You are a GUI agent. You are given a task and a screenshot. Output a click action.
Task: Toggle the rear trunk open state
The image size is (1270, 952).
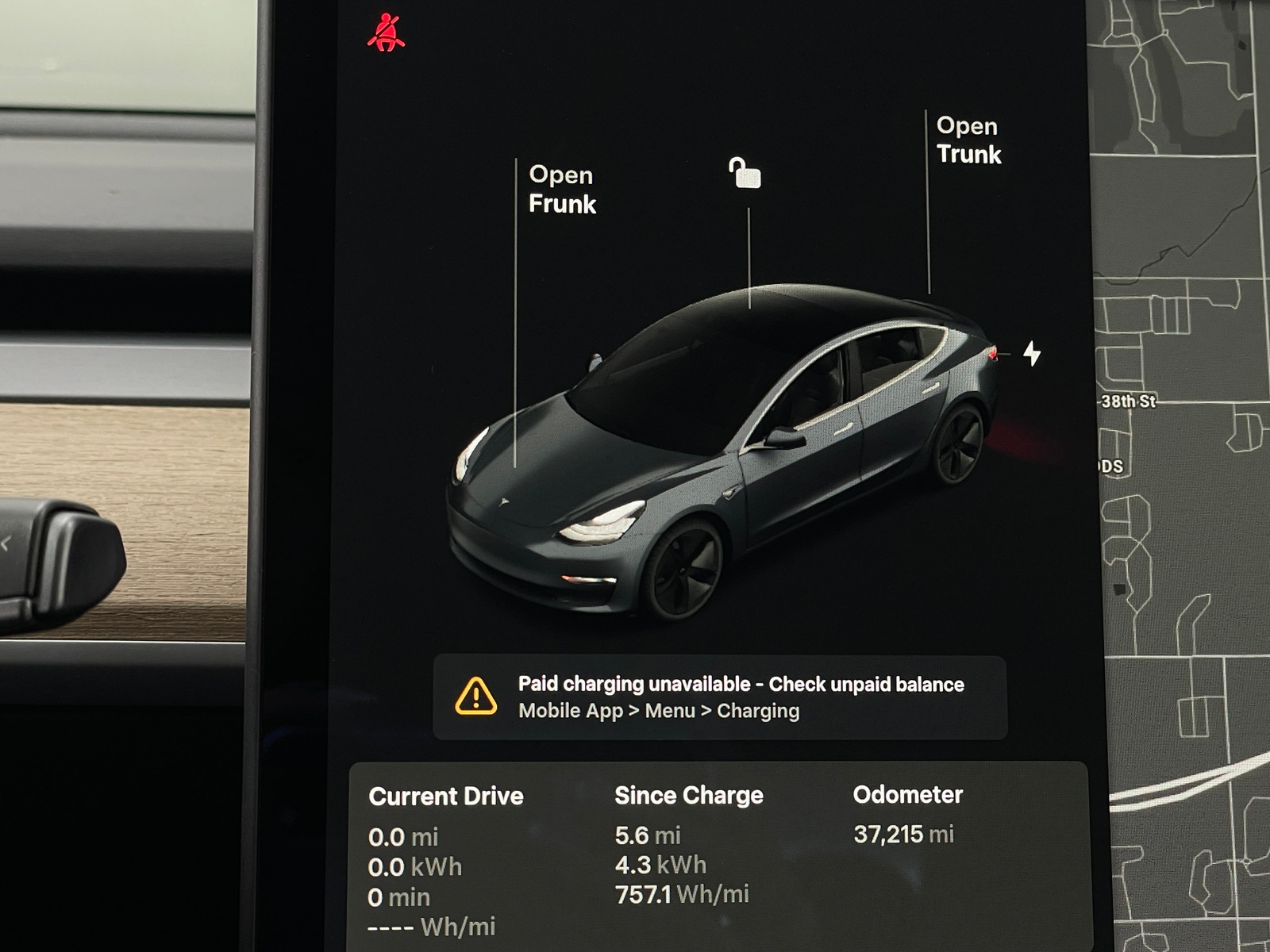pos(970,140)
